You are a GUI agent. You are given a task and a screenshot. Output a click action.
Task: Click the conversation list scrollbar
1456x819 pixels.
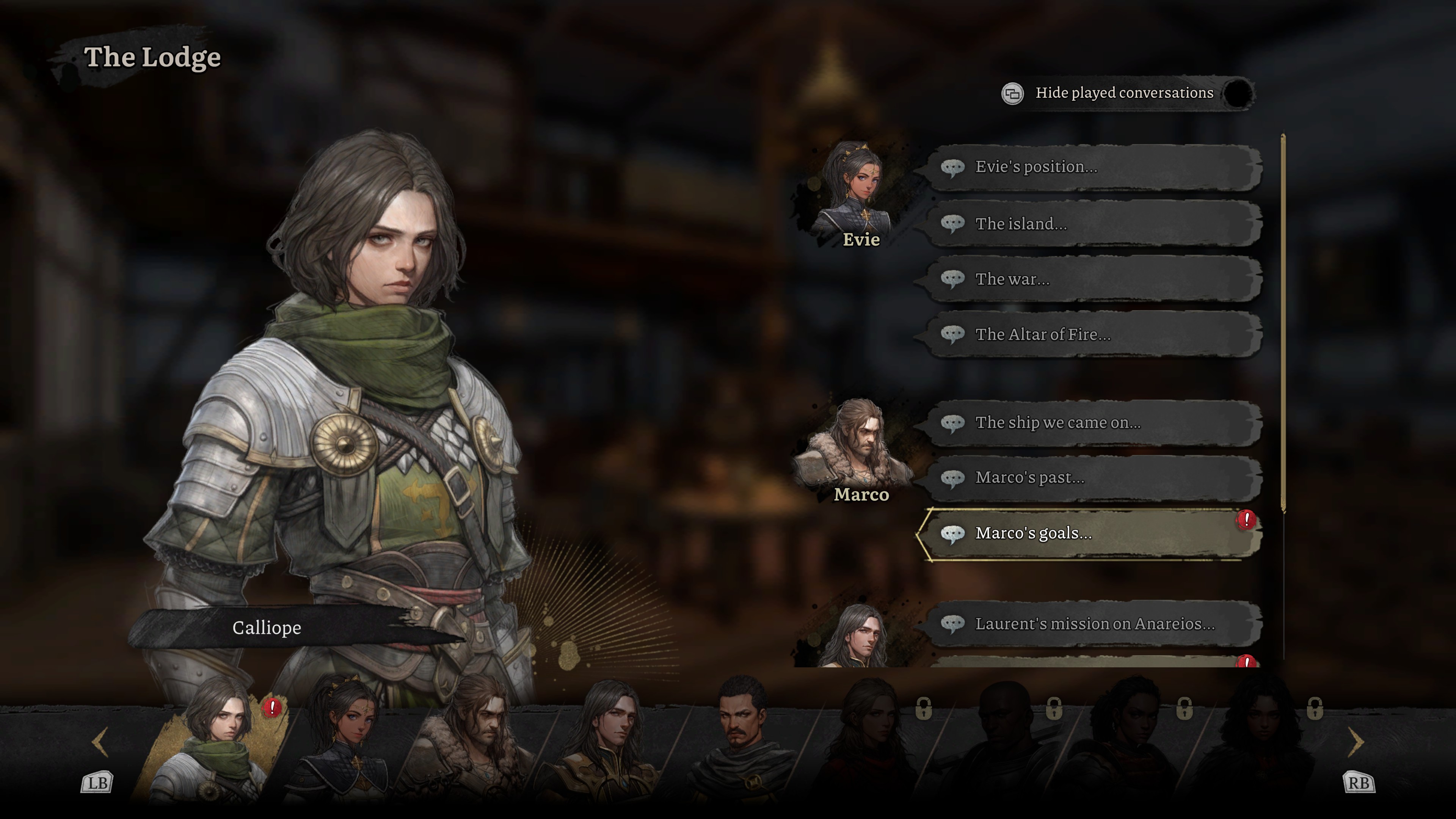click(x=1283, y=322)
